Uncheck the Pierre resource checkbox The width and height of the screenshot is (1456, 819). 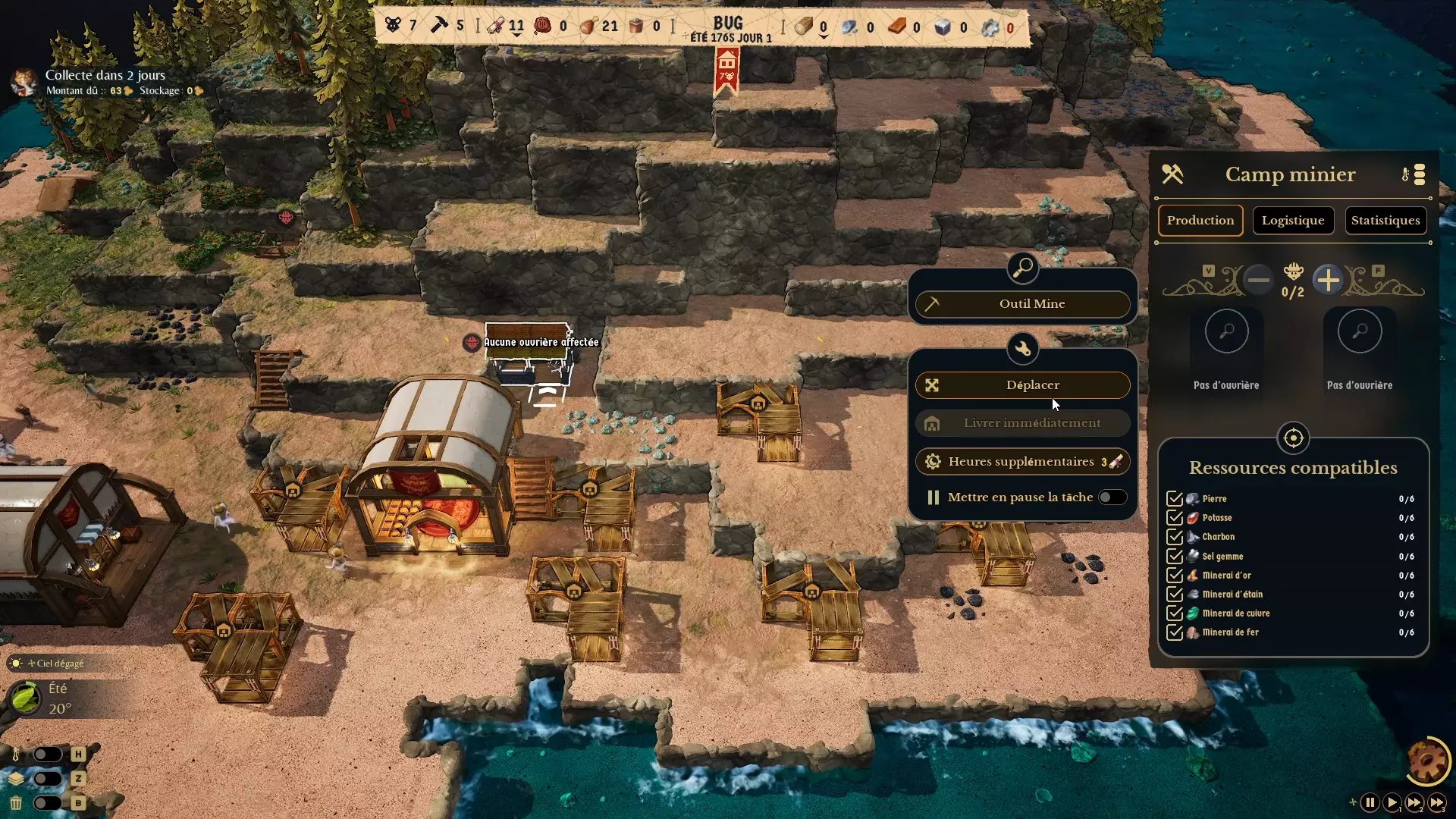tap(1175, 499)
